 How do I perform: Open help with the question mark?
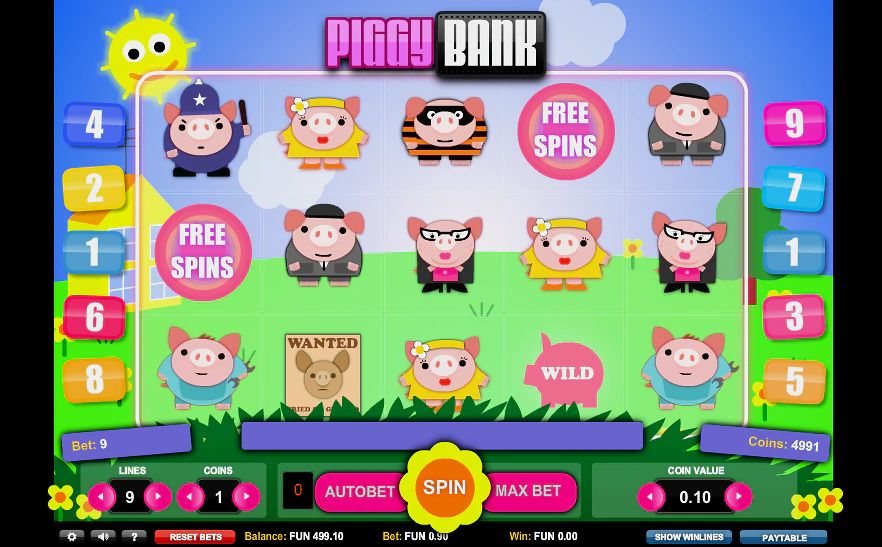(134, 536)
